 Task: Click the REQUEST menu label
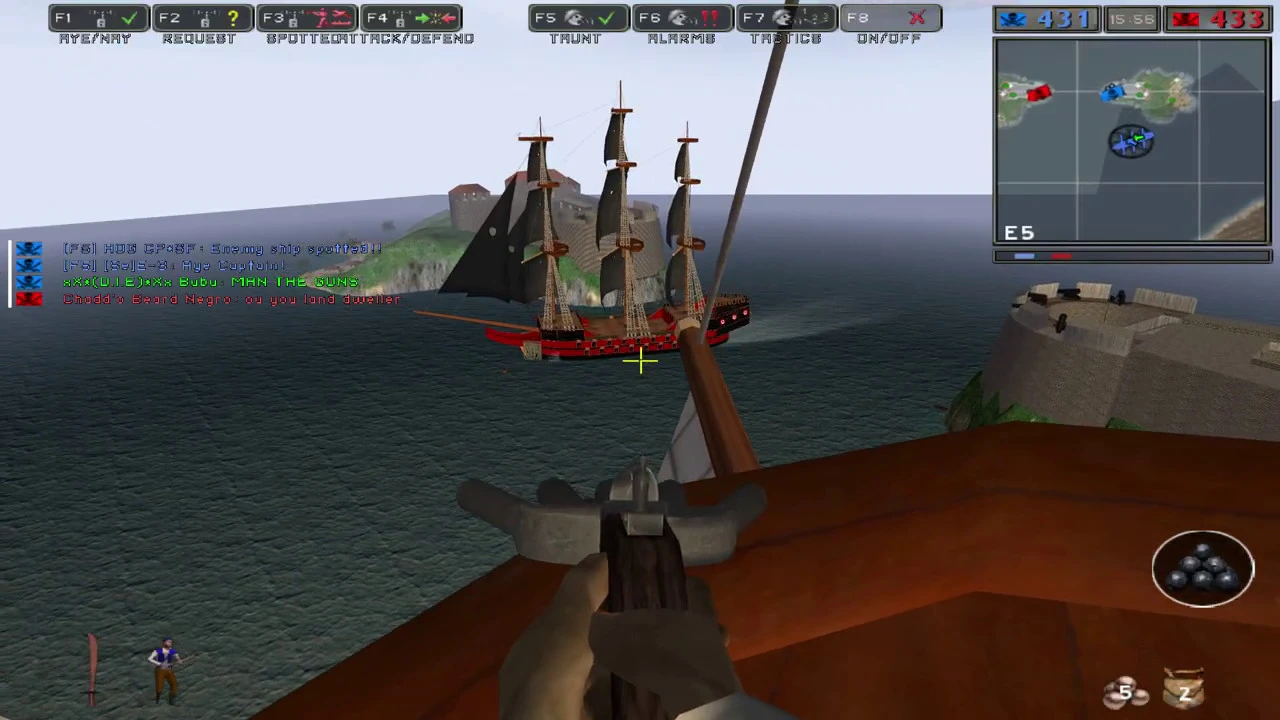point(198,38)
